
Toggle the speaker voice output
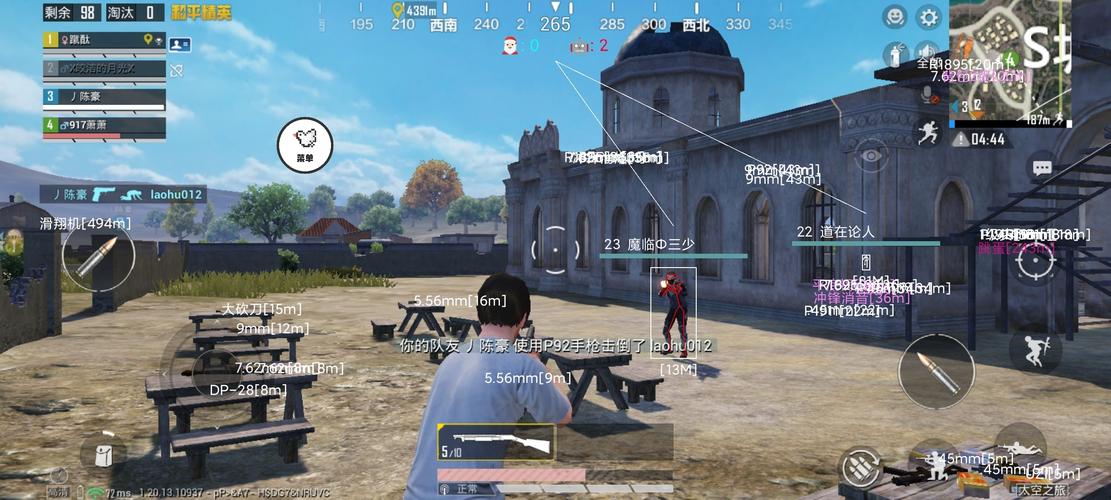pyautogui.click(x=929, y=52)
